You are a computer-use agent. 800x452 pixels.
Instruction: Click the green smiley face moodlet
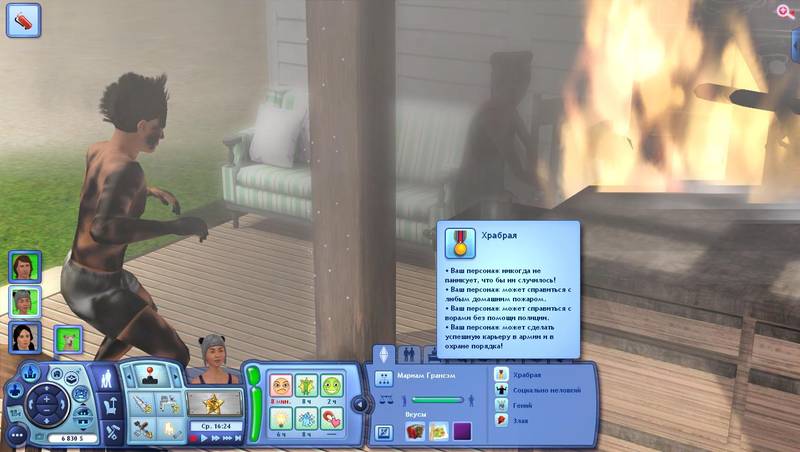333,386
